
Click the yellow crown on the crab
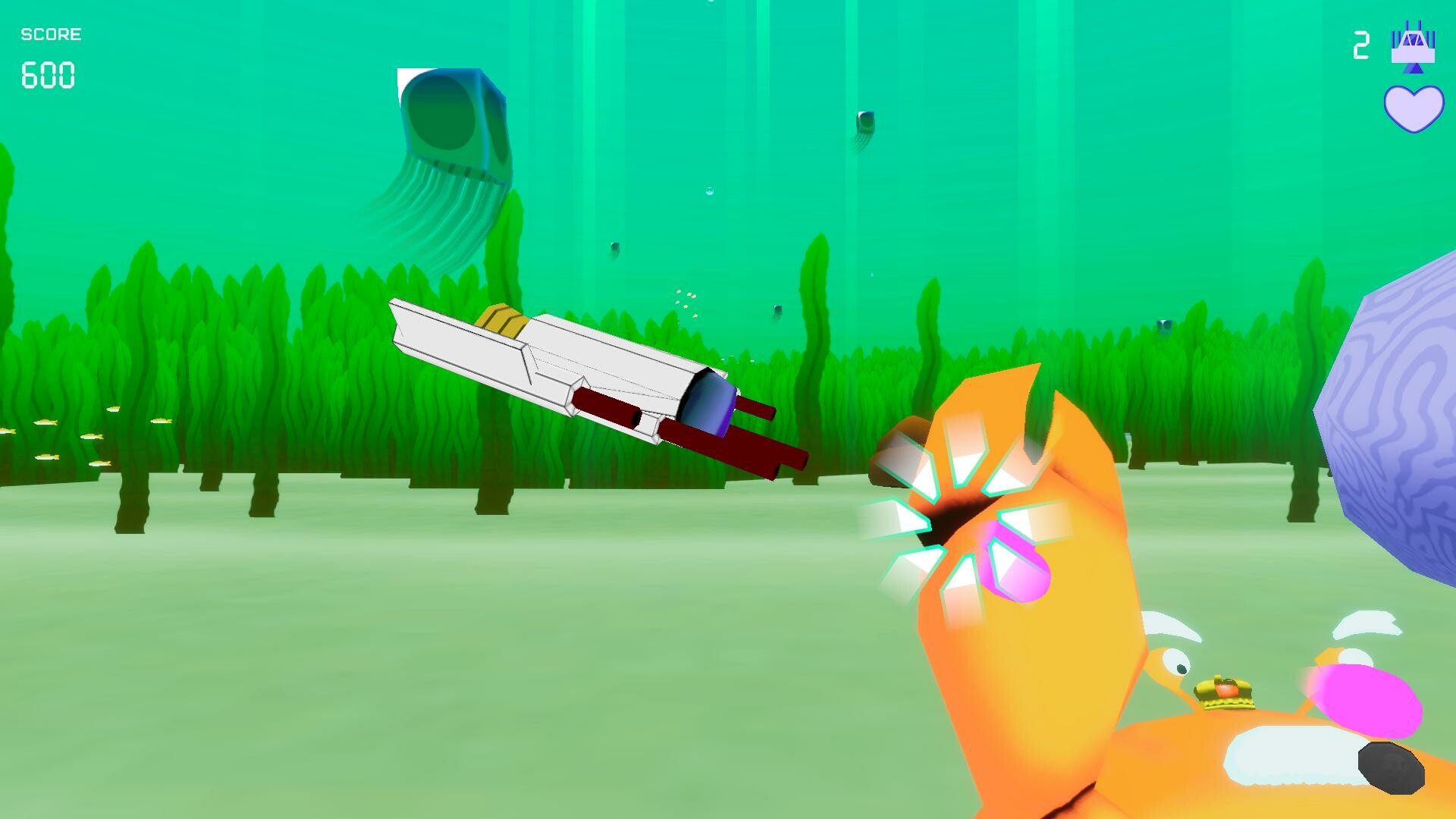[1225, 693]
